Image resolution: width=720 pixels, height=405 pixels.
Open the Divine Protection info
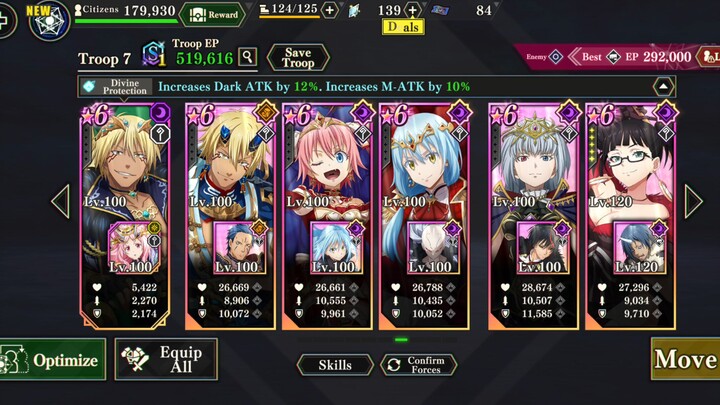(116, 87)
